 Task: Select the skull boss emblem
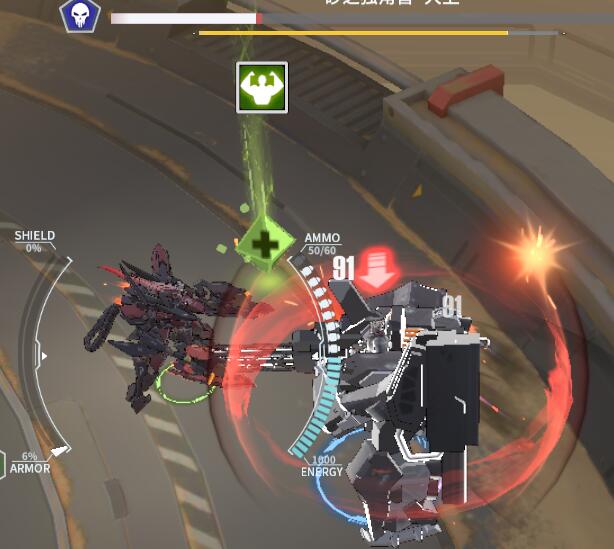point(79,15)
